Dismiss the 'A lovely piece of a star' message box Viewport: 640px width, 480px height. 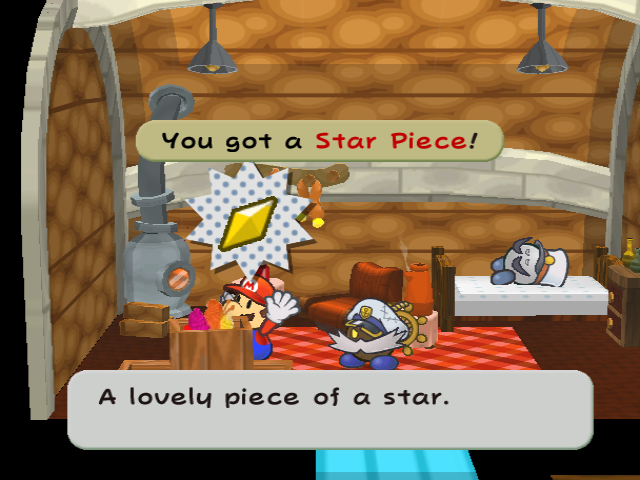pos(329,408)
